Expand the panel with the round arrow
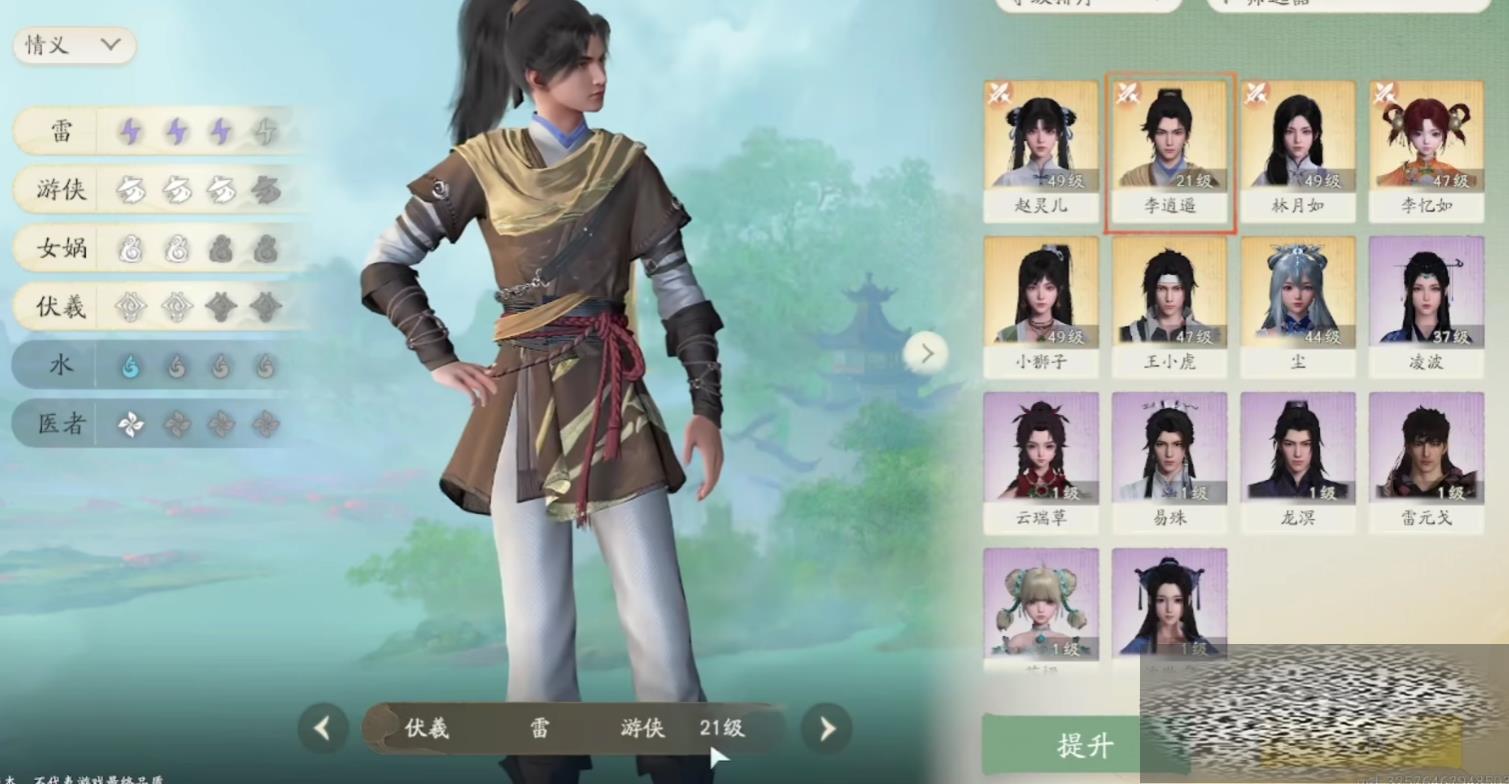Image resolution: width=1509 pixels, height=784 pixels. [x=926, y=353]
